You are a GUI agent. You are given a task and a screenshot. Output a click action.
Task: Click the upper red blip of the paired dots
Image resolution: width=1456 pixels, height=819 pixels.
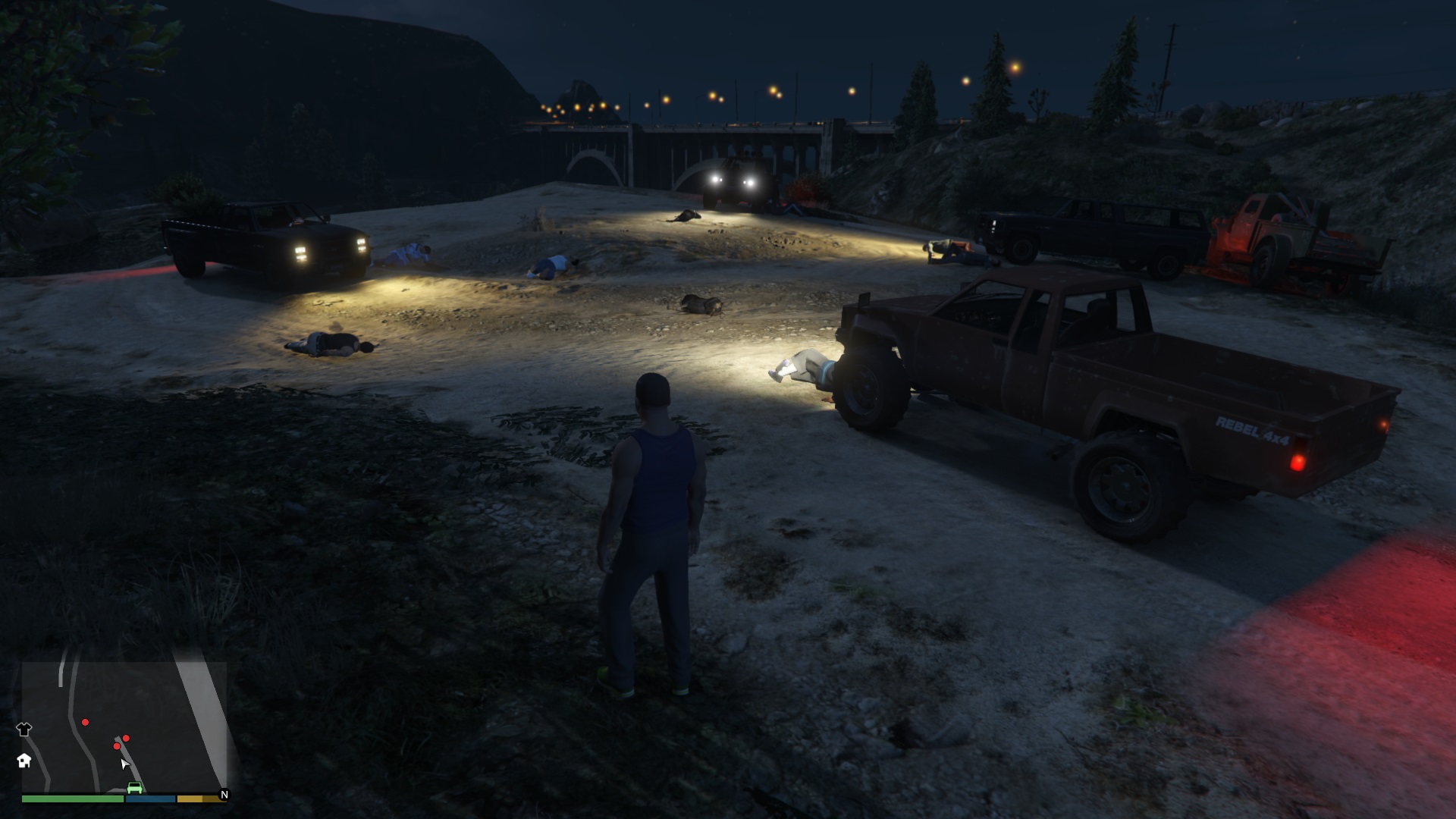126,739
